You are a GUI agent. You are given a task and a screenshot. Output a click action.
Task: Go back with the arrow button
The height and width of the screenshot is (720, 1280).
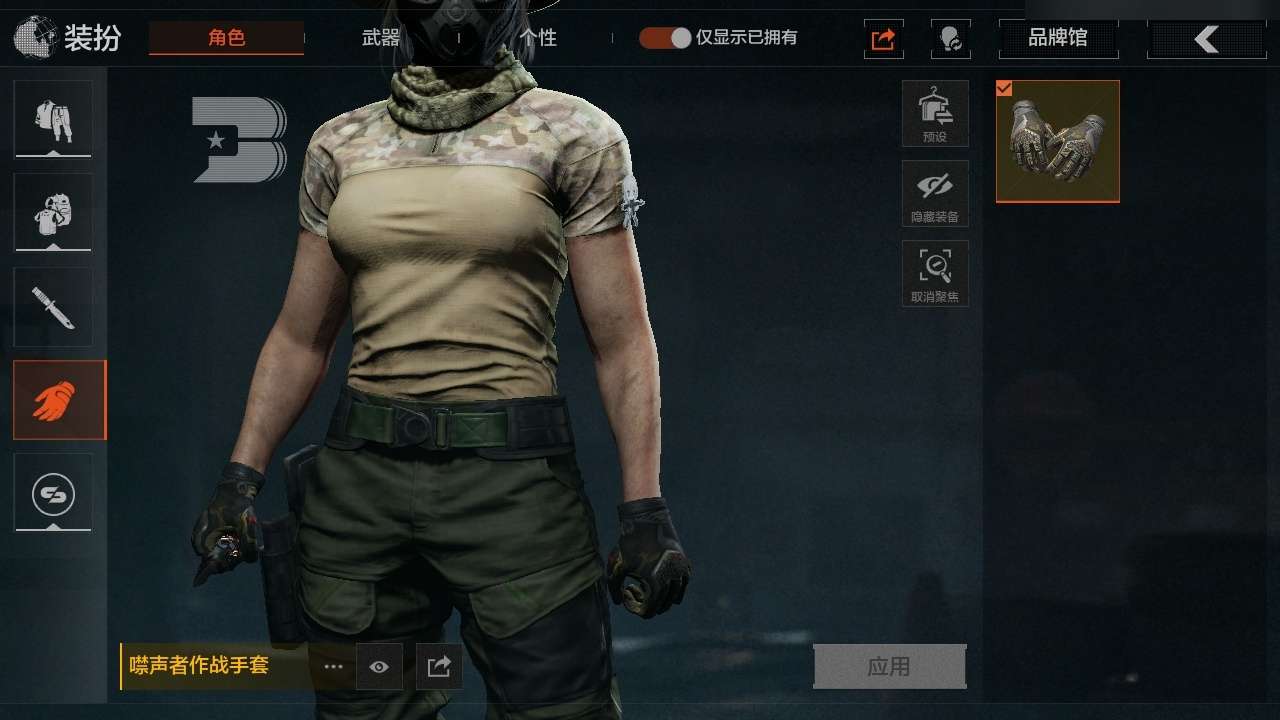(x=1206, y=39)
